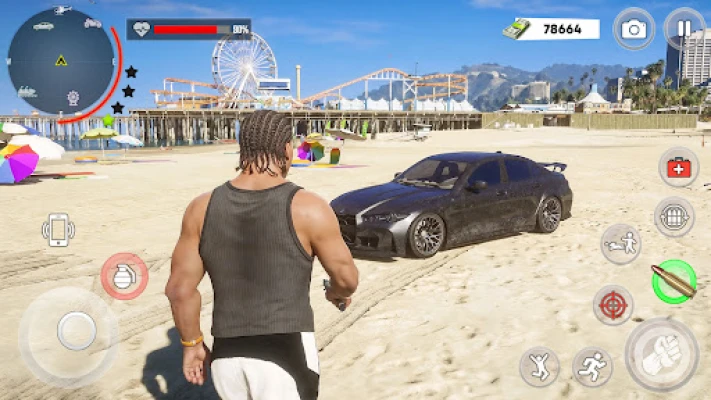Viewport: 711px width, 400px height.
Task: Use the first aid medkit
Action: coord(678,168)
